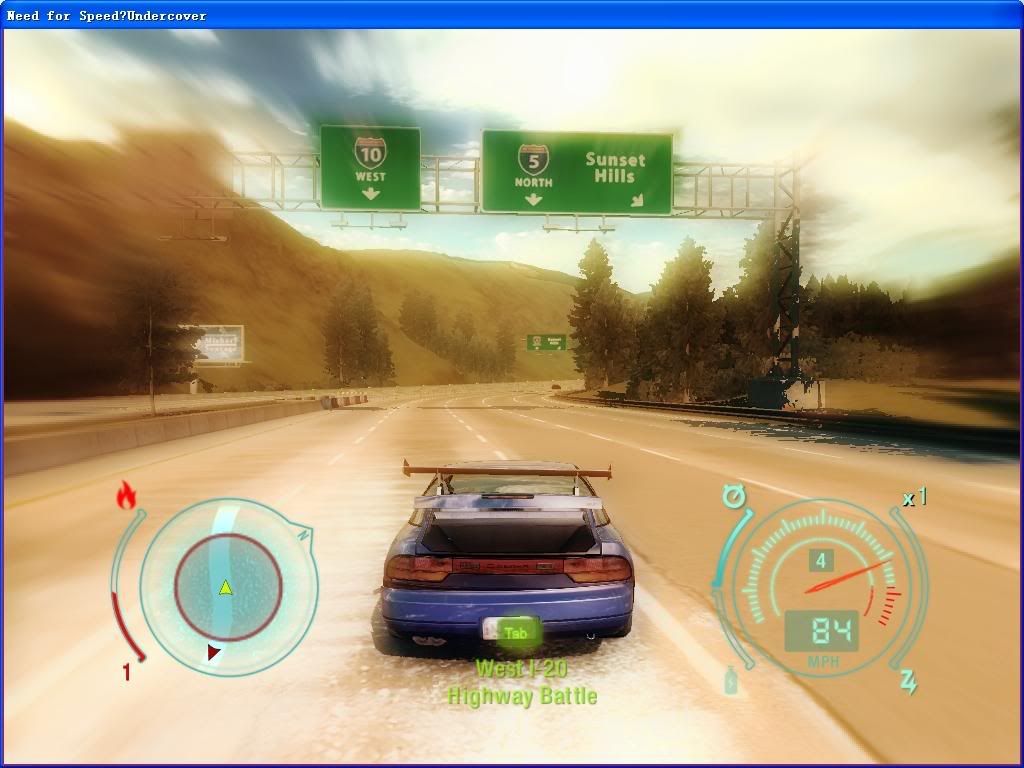This screenshot has height=768, width=1024.
Task: Select the red flame heat icon
Action: point(127,496)
